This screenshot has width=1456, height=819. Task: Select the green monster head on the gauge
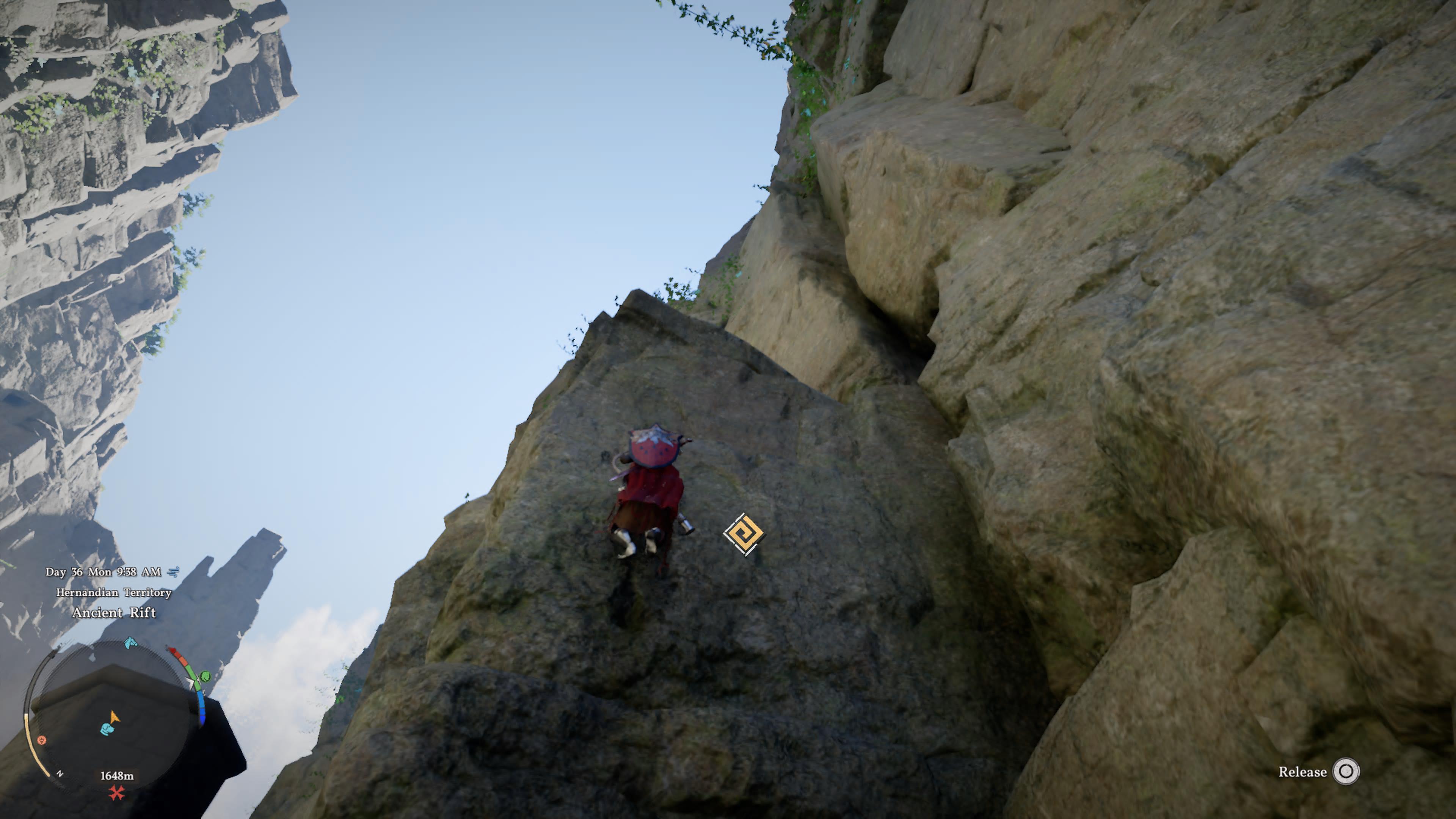click(206, 676)
